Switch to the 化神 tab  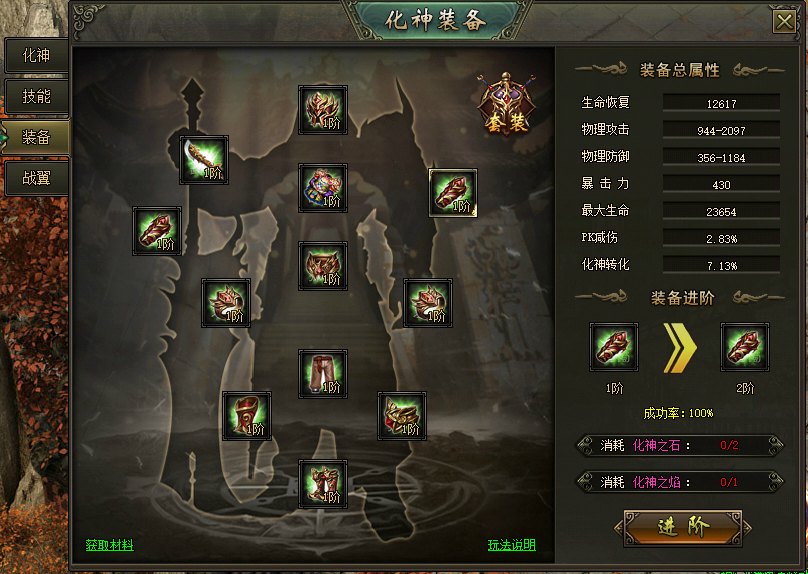click(x=35, y=56)
